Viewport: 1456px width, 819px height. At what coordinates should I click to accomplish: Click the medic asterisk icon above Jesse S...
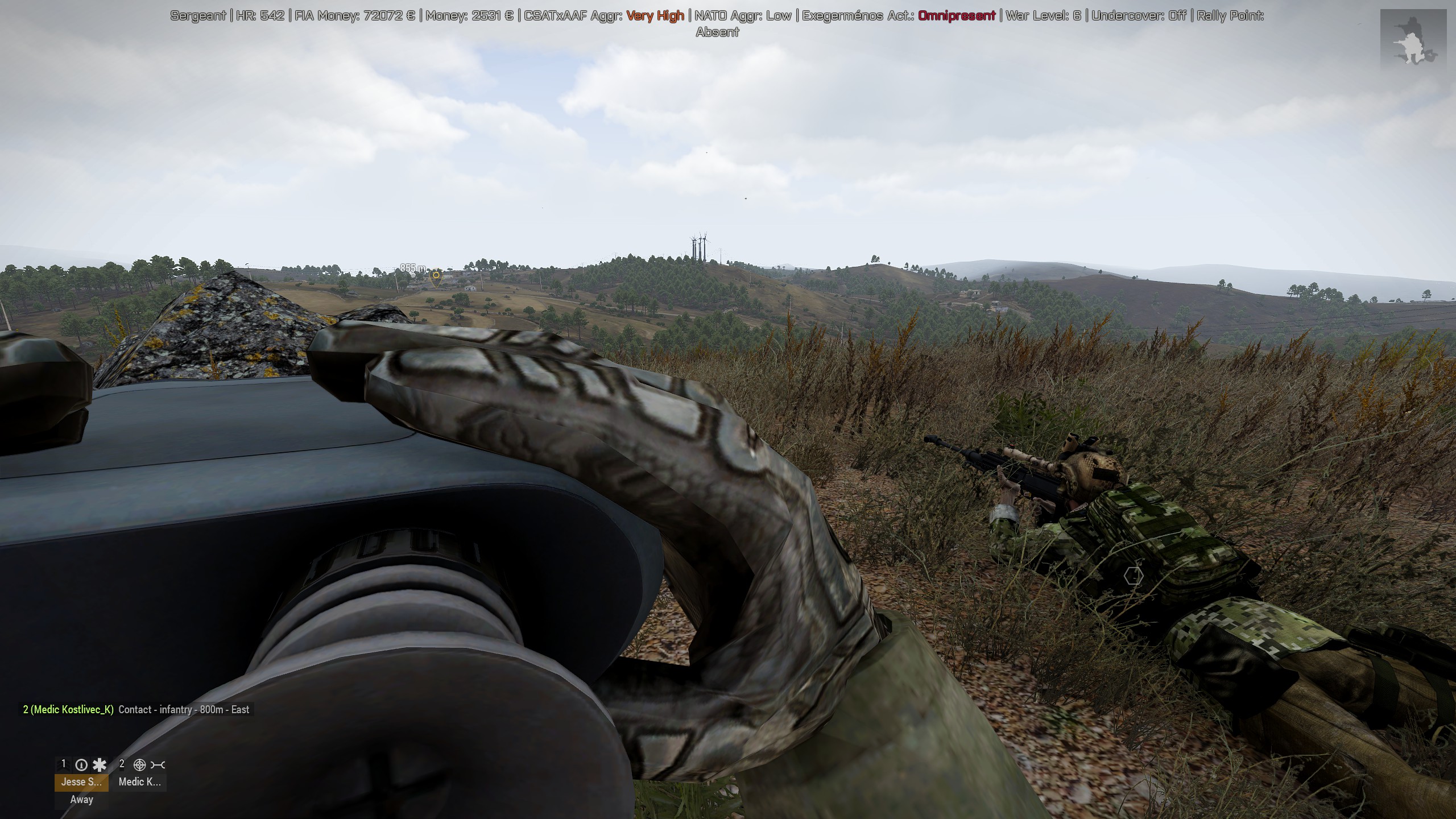100,765
